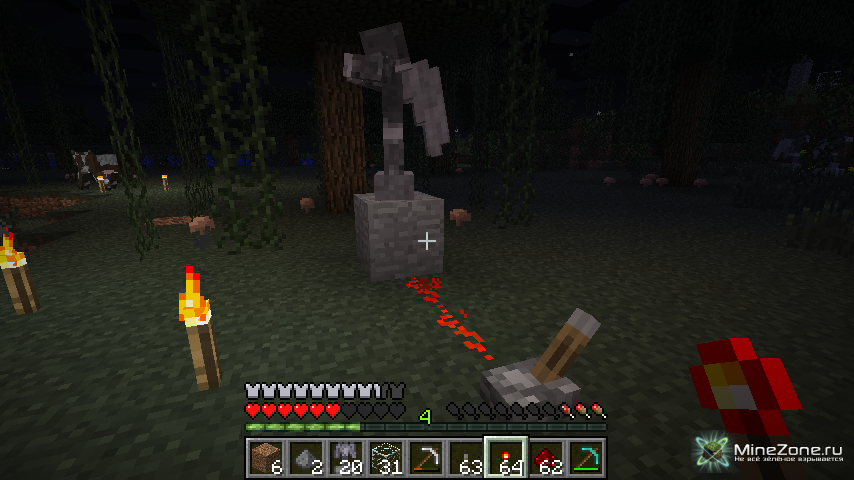This screenshot has height=480, width=854.
Task: Select the lever stack of 63
Action: coord(466,458)
